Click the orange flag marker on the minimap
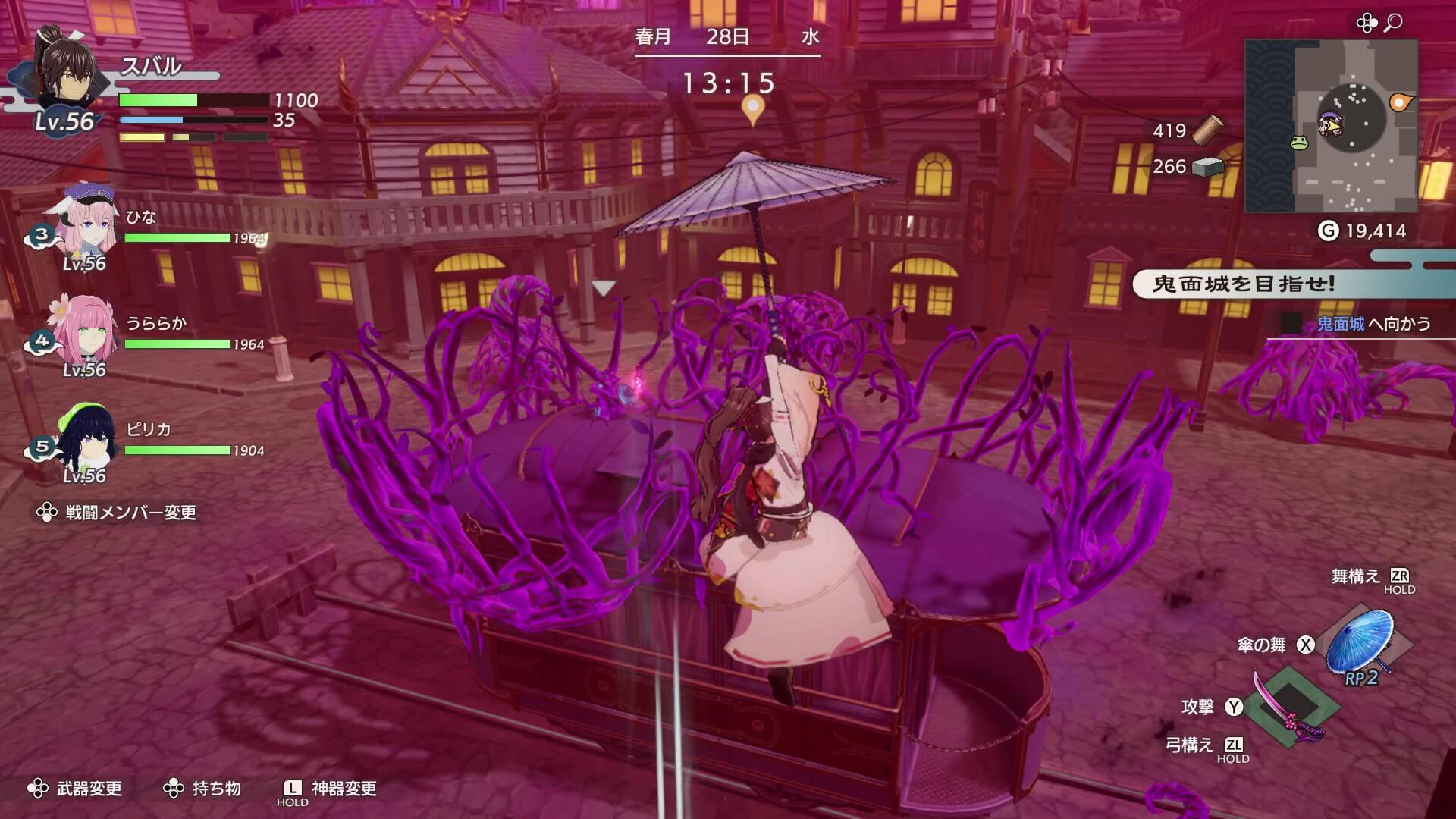1456x819 pixels. (1400, 99)
